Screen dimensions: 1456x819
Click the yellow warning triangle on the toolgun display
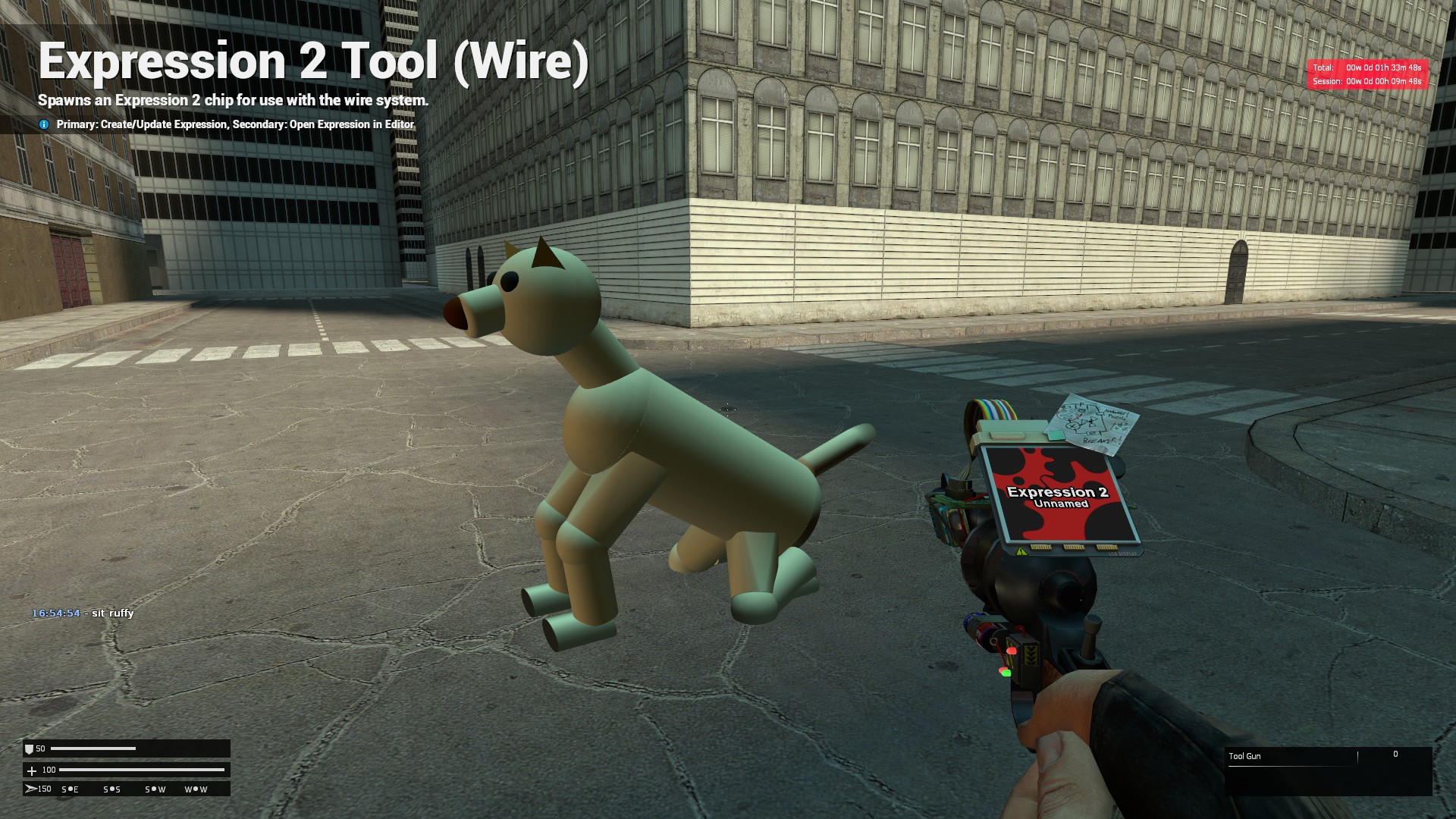tap(1020, 552)
